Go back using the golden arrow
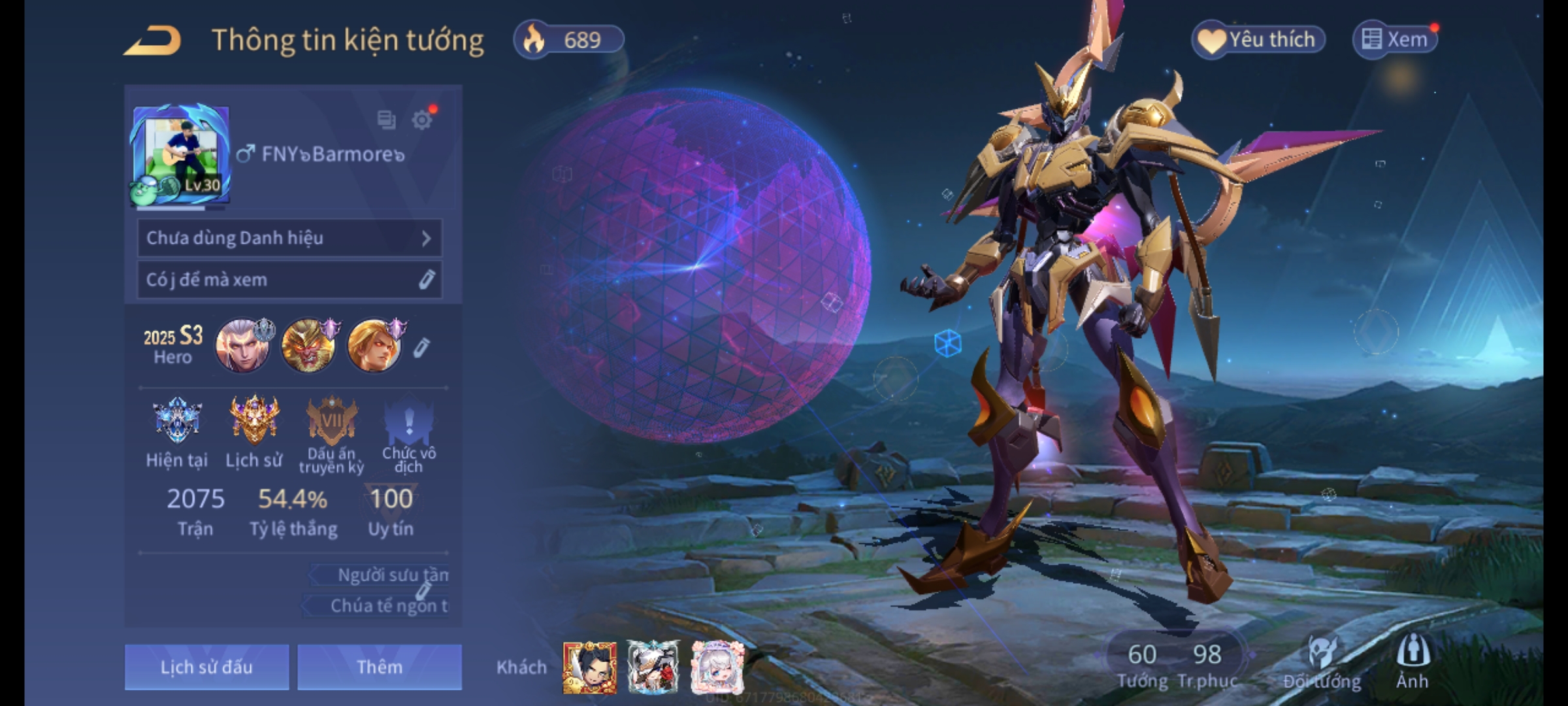This screenshot has height=706, width=1568. pos(154,41)
